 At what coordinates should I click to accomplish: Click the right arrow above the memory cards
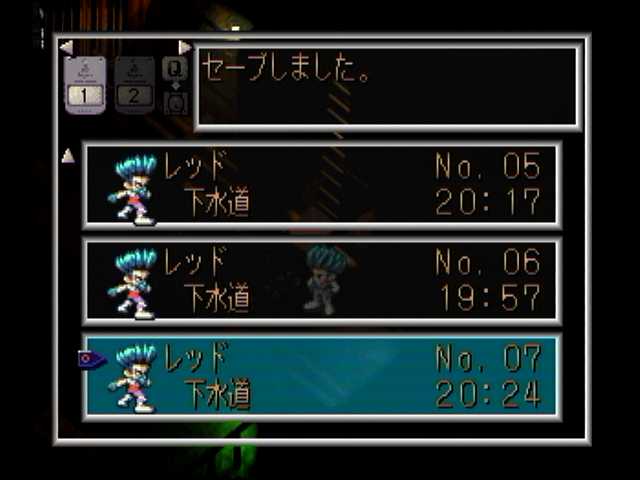point(184,47)
